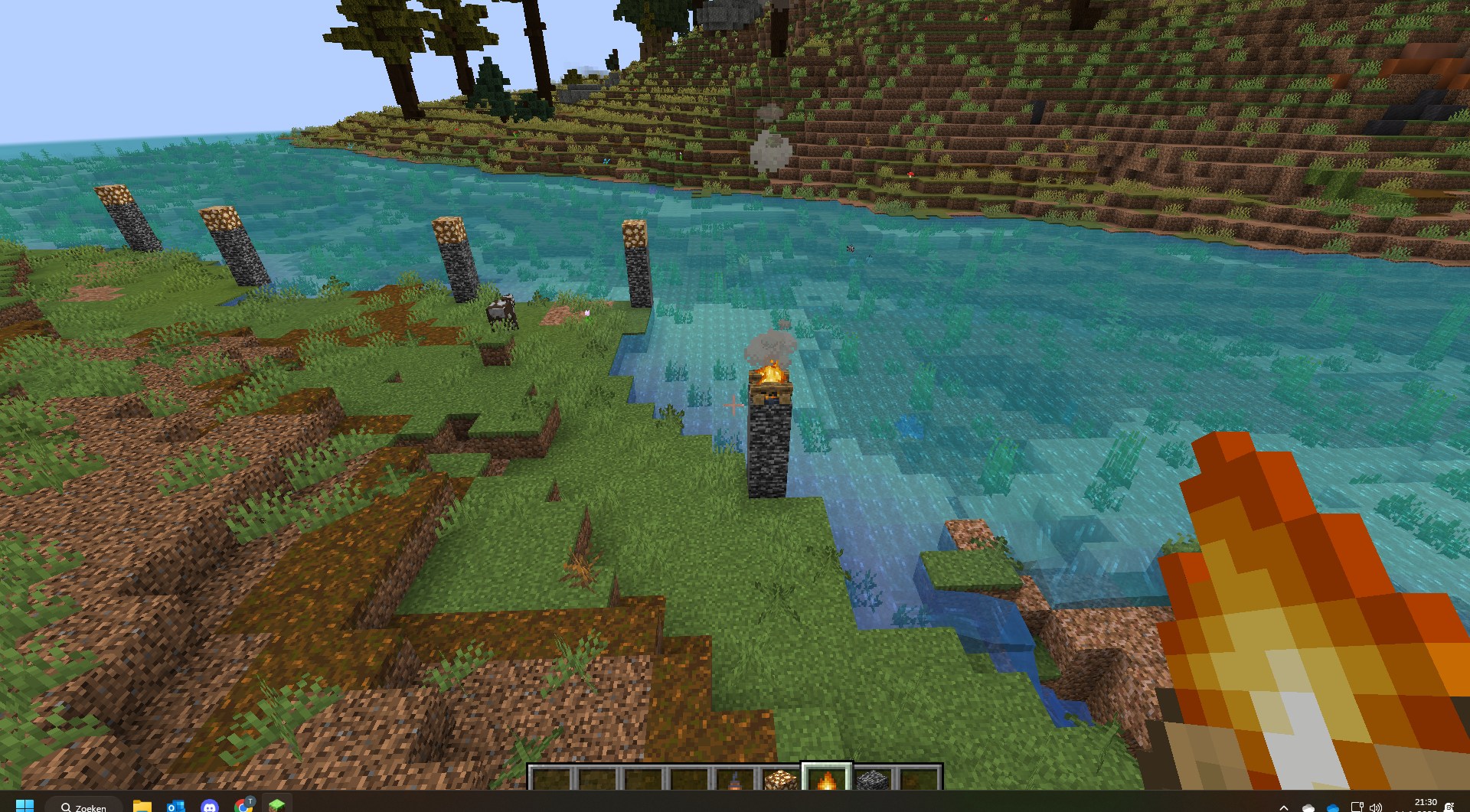
Task: Select the campfire flame hotbar slot
Action: pos(826,780)
